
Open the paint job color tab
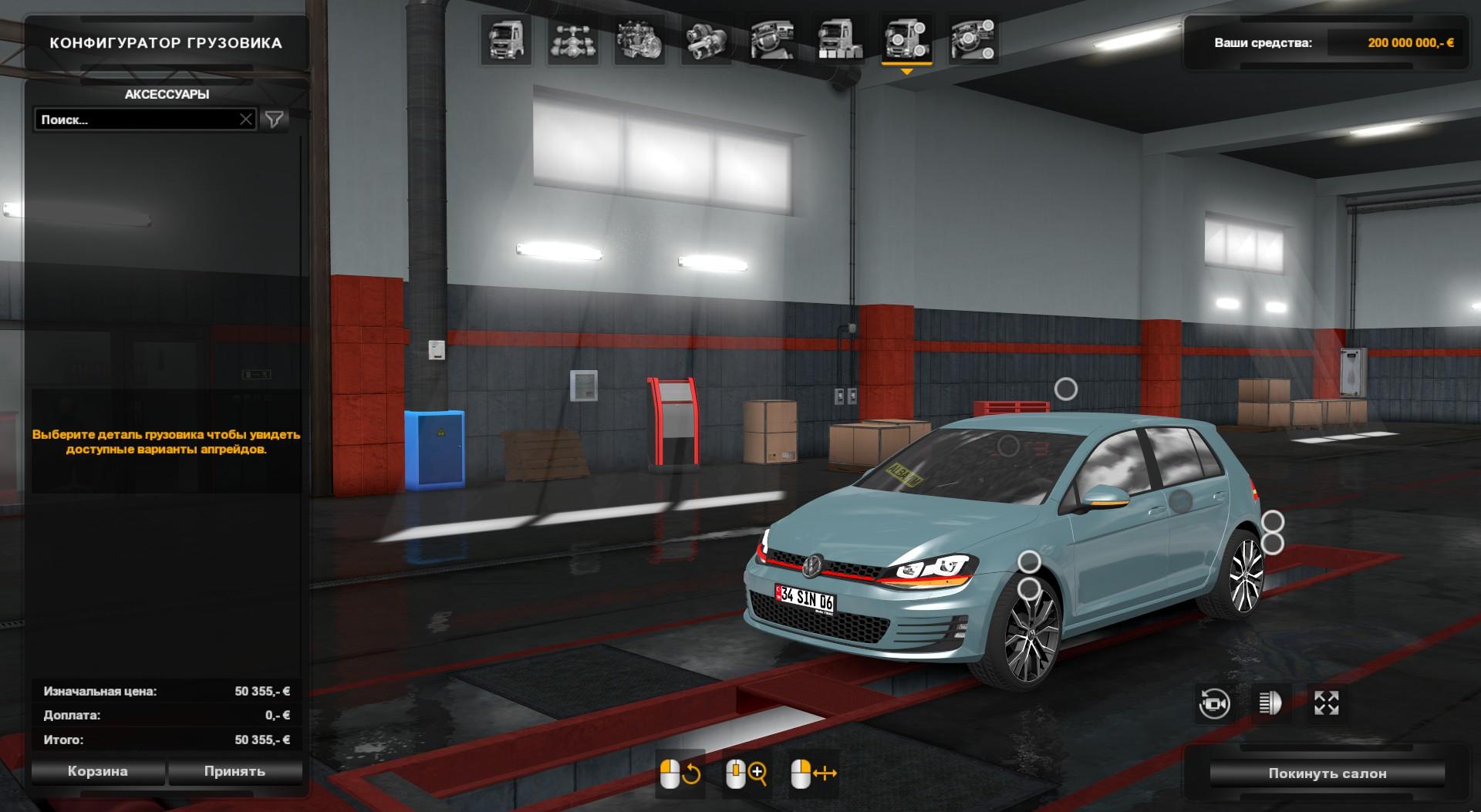840,40
